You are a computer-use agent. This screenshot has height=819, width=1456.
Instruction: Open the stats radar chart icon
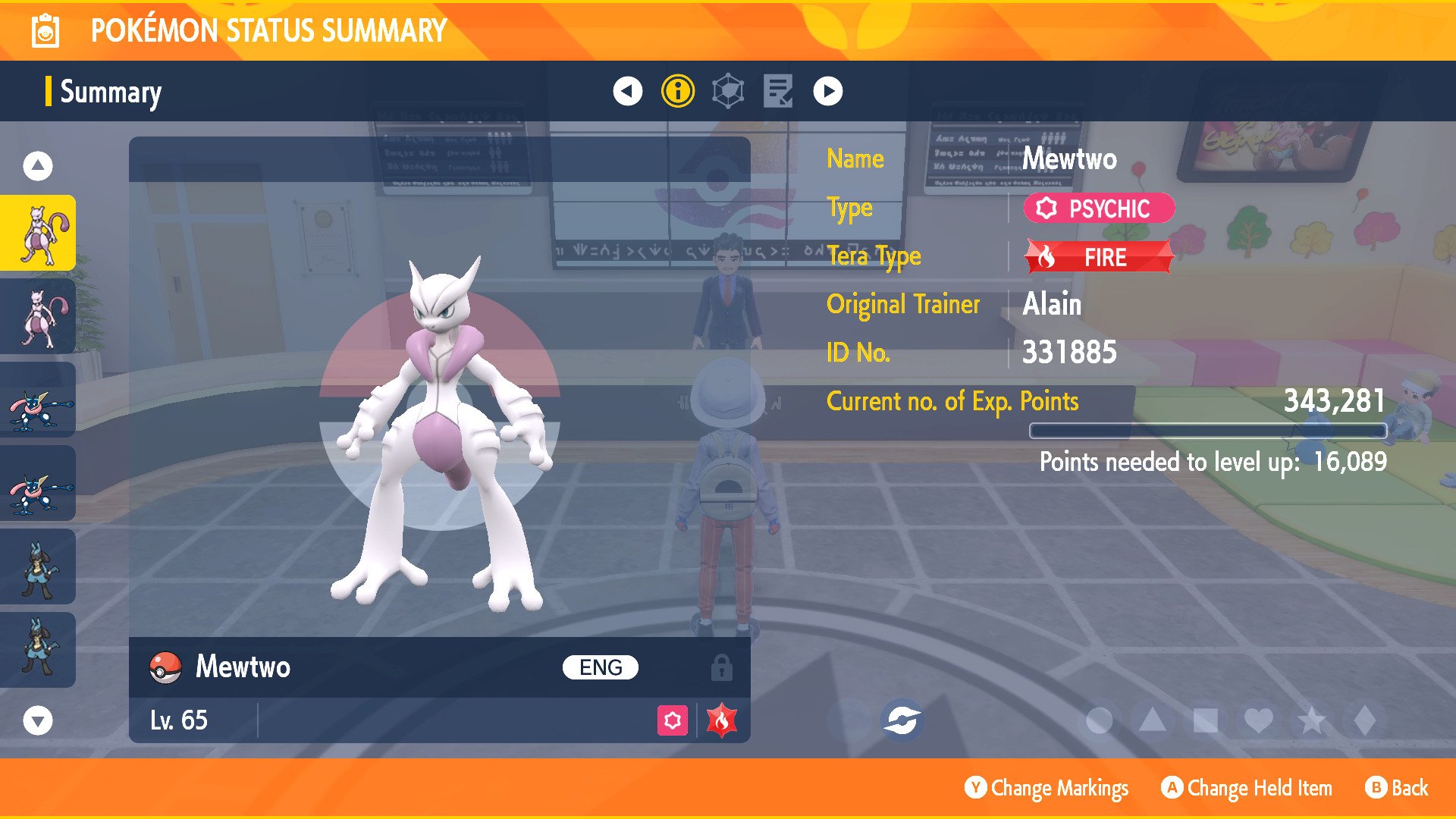tap(726, 90)
